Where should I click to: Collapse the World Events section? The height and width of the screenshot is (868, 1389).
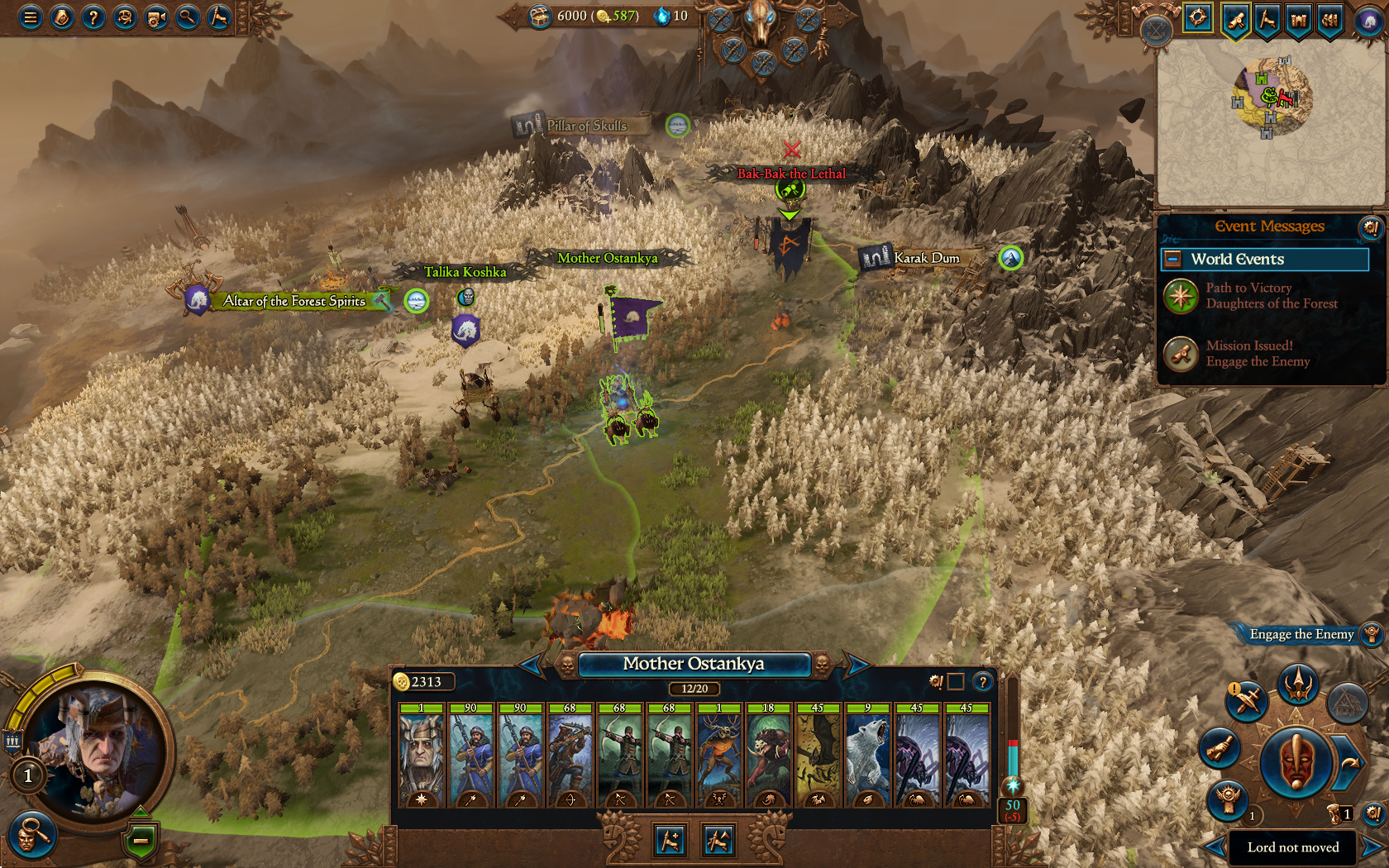click(x=1172, y=260)
